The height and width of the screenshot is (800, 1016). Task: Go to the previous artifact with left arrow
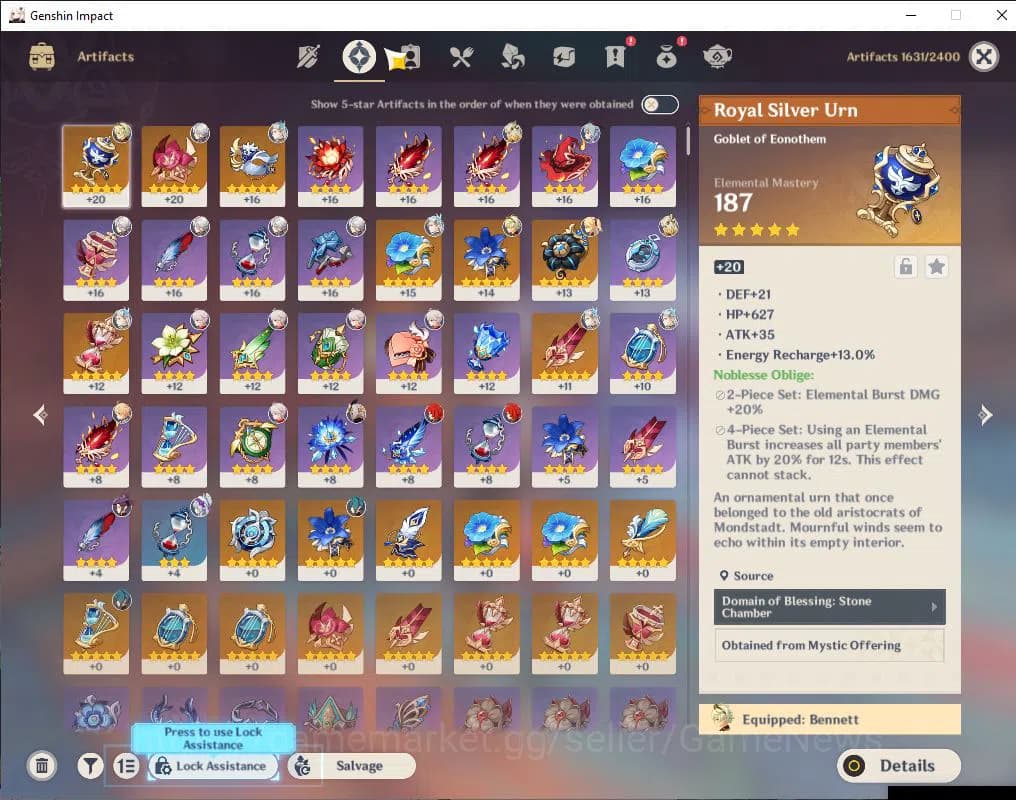pos(40,415)
